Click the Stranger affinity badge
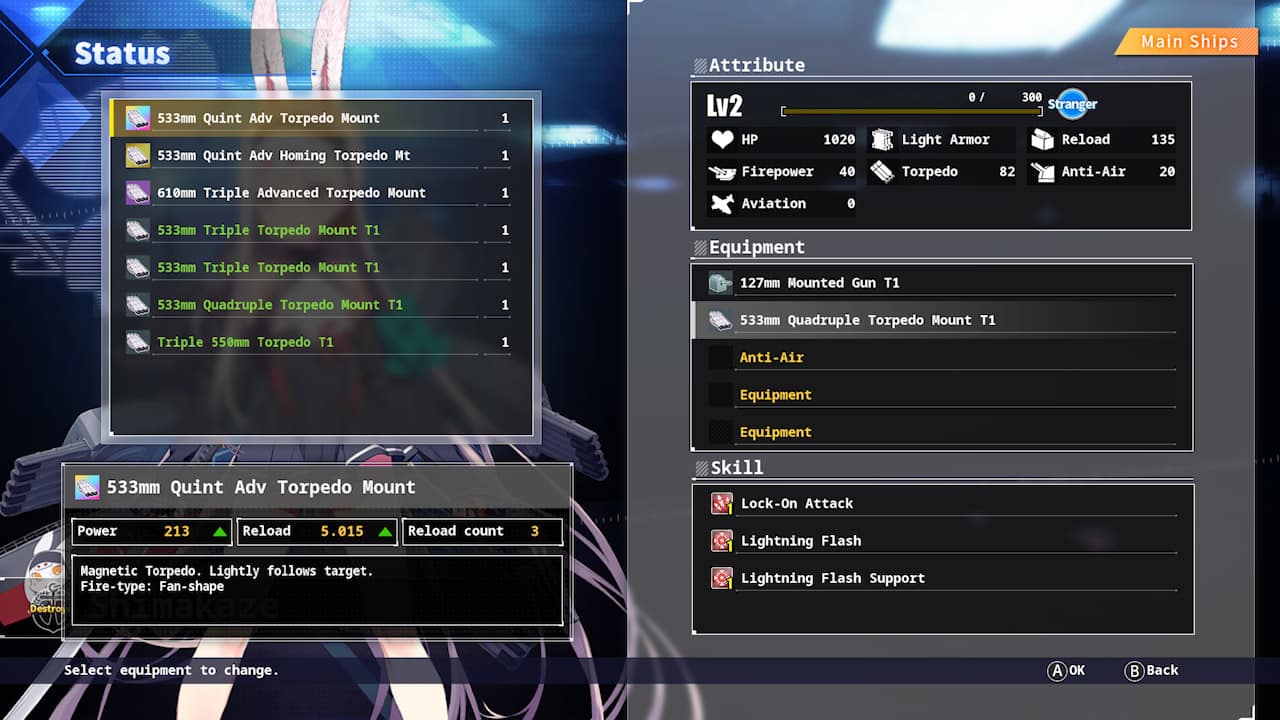This screenshot has height=720, width=1280. pos(1072,103)
